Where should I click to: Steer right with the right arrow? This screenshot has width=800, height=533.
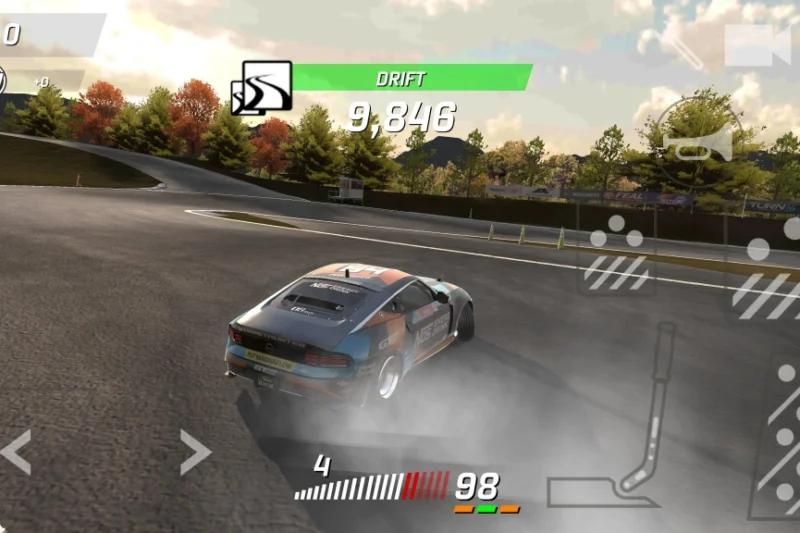tap(195, 452)
